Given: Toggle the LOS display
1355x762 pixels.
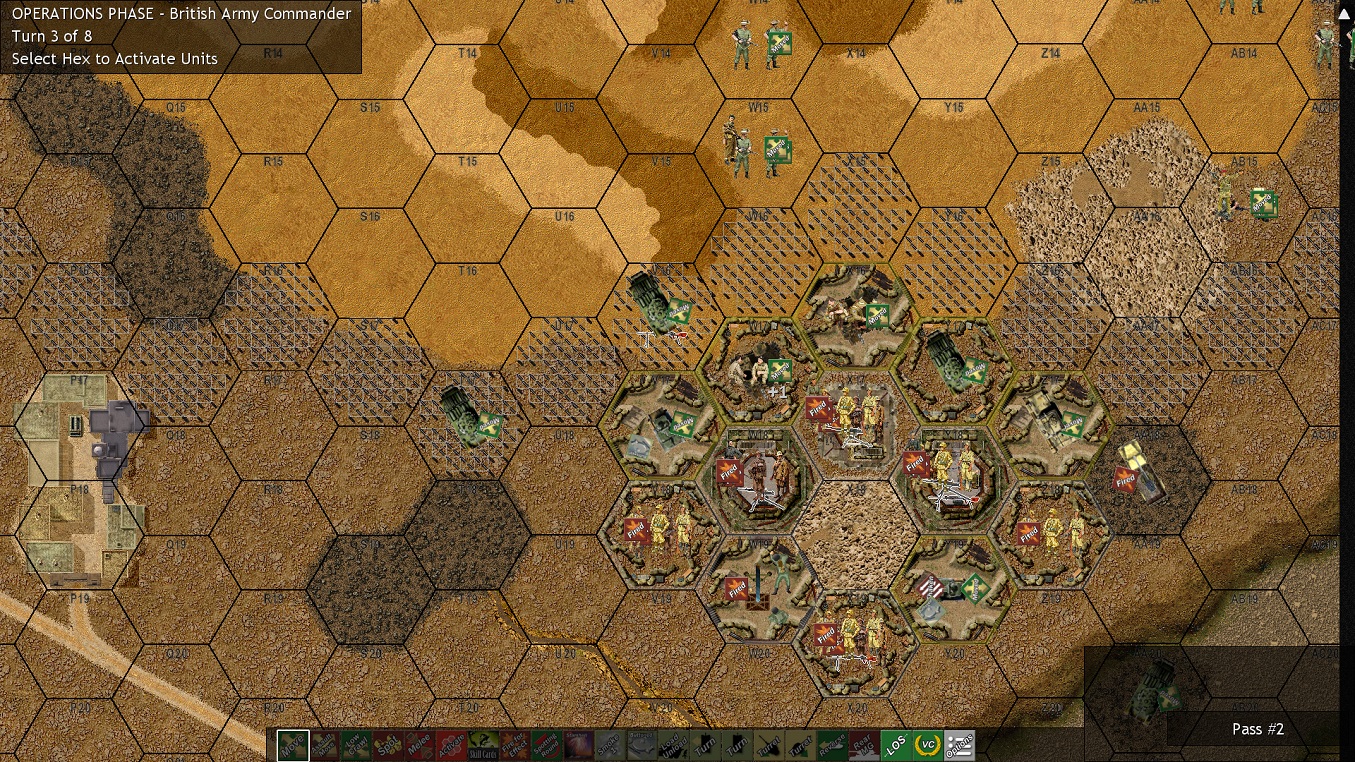Looking at the screenshot, I should pyautogui.click(x=898, y=745).
